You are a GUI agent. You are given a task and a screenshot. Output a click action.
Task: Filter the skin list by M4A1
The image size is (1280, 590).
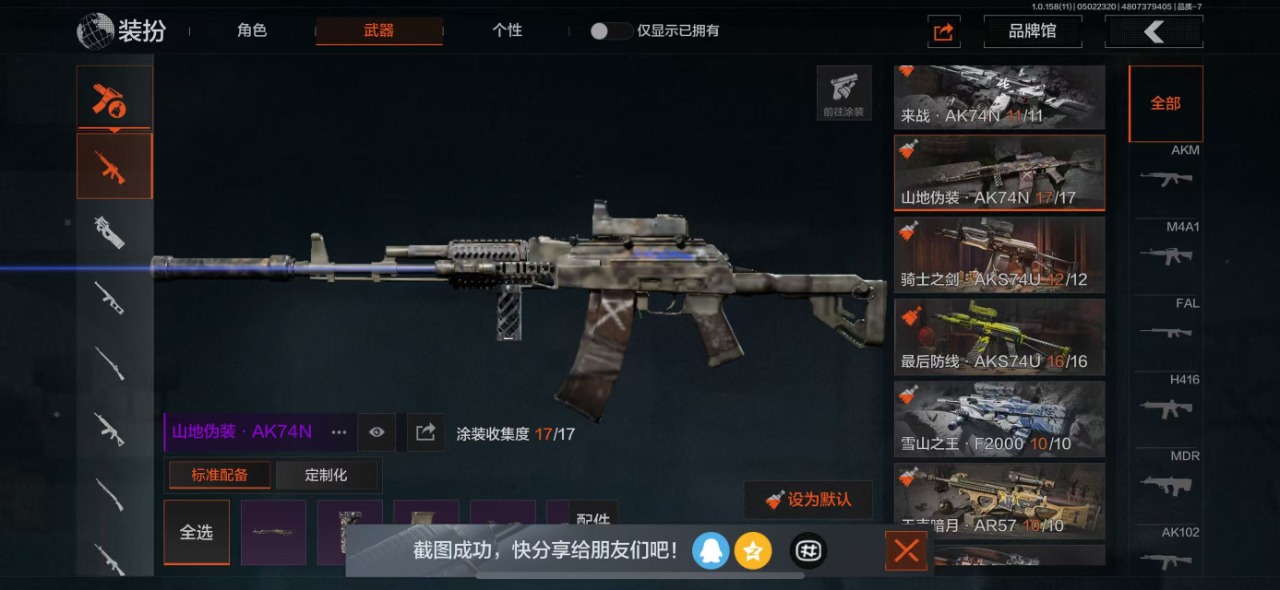(1166, 247)
